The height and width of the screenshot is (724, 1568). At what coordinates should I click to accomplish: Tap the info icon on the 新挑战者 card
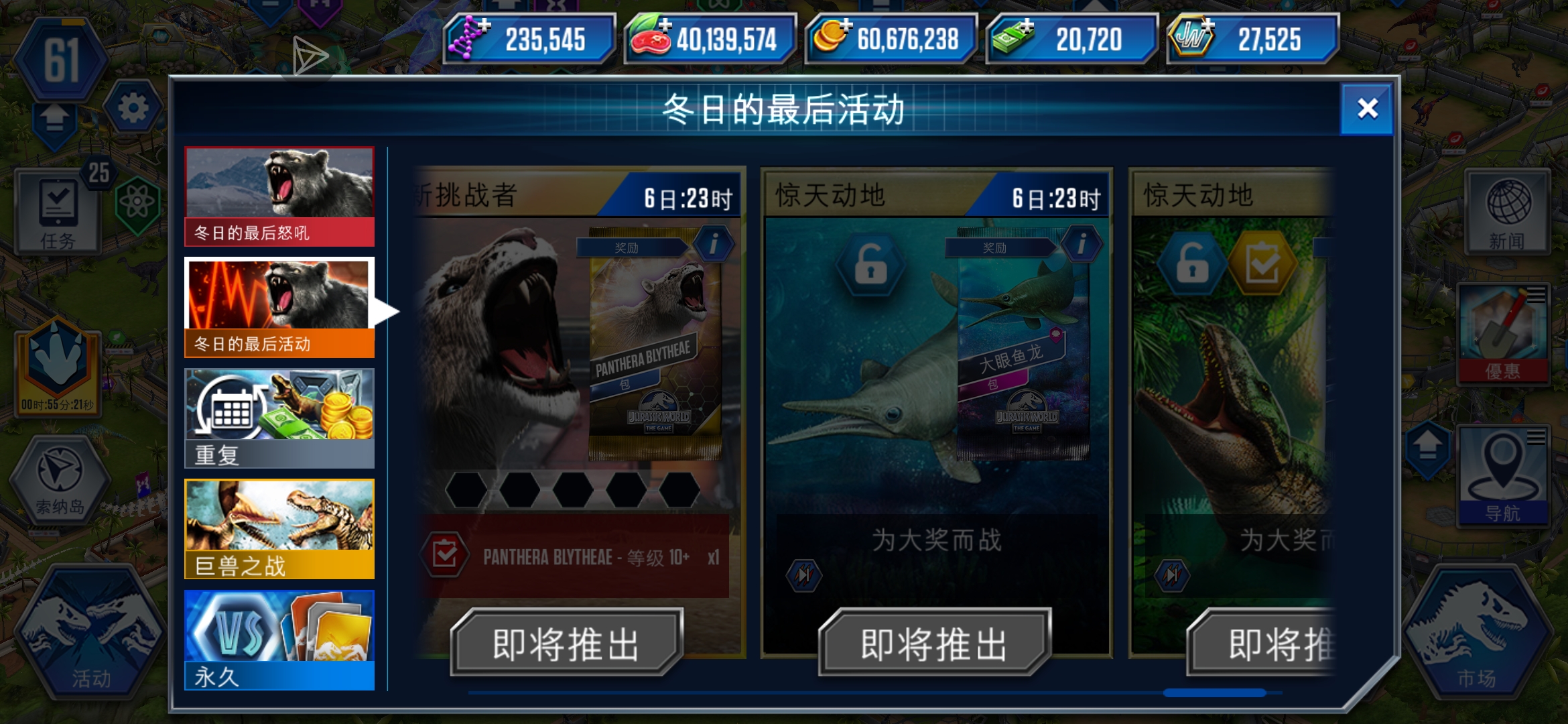pyautogui.click(x=714, y=243)
